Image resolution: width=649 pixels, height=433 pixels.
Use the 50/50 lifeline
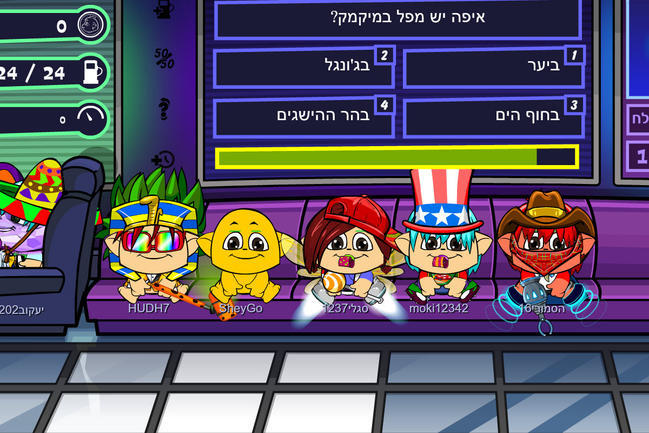click(x=165, y=59)
